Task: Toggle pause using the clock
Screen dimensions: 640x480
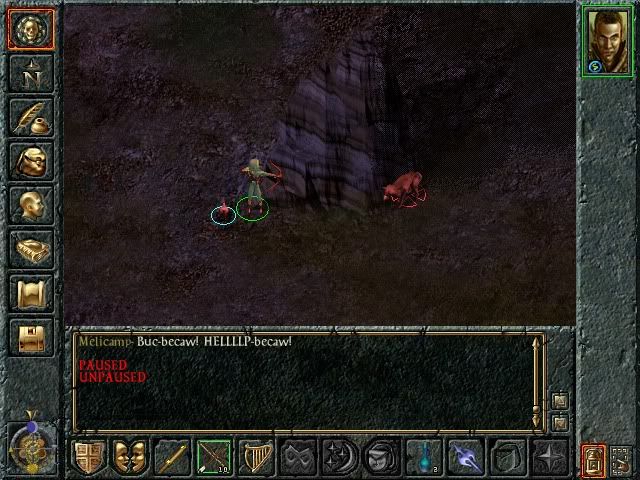Action: coord(32,443)
